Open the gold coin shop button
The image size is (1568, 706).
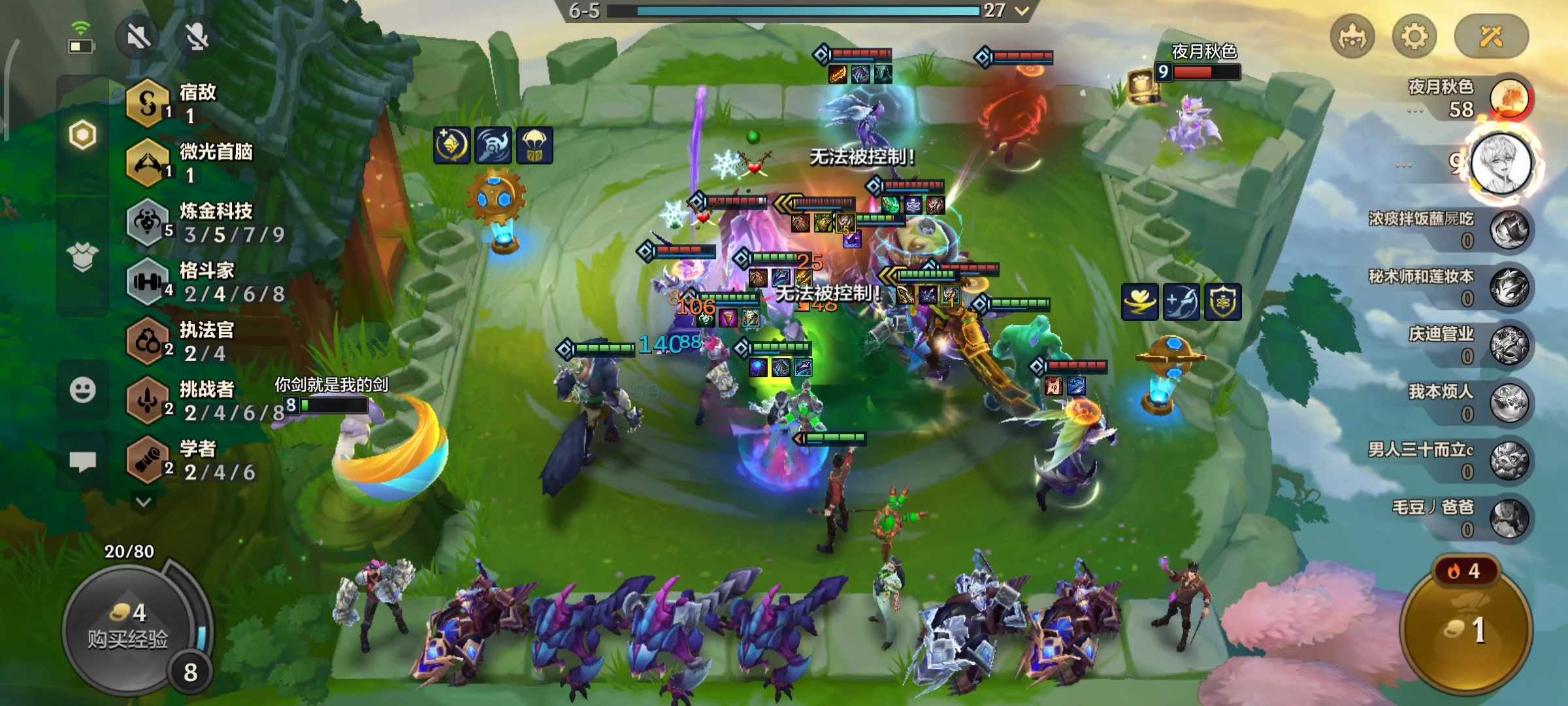[1467, 629]
